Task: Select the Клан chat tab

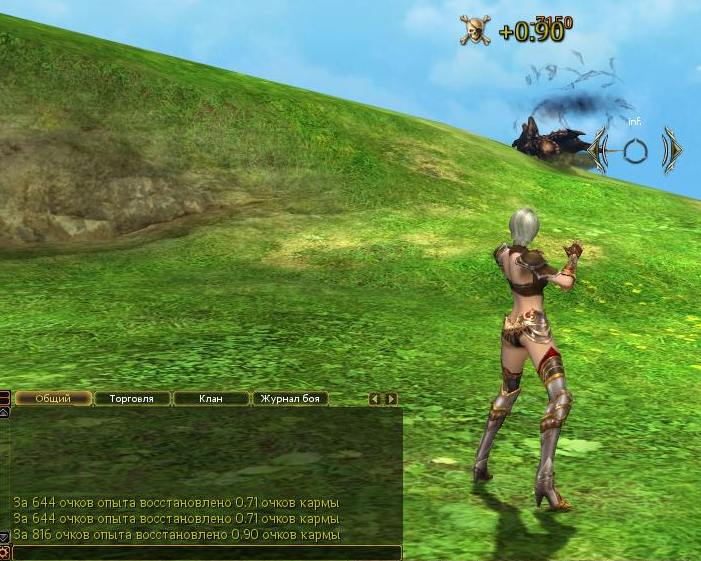Action: (211, 398)
